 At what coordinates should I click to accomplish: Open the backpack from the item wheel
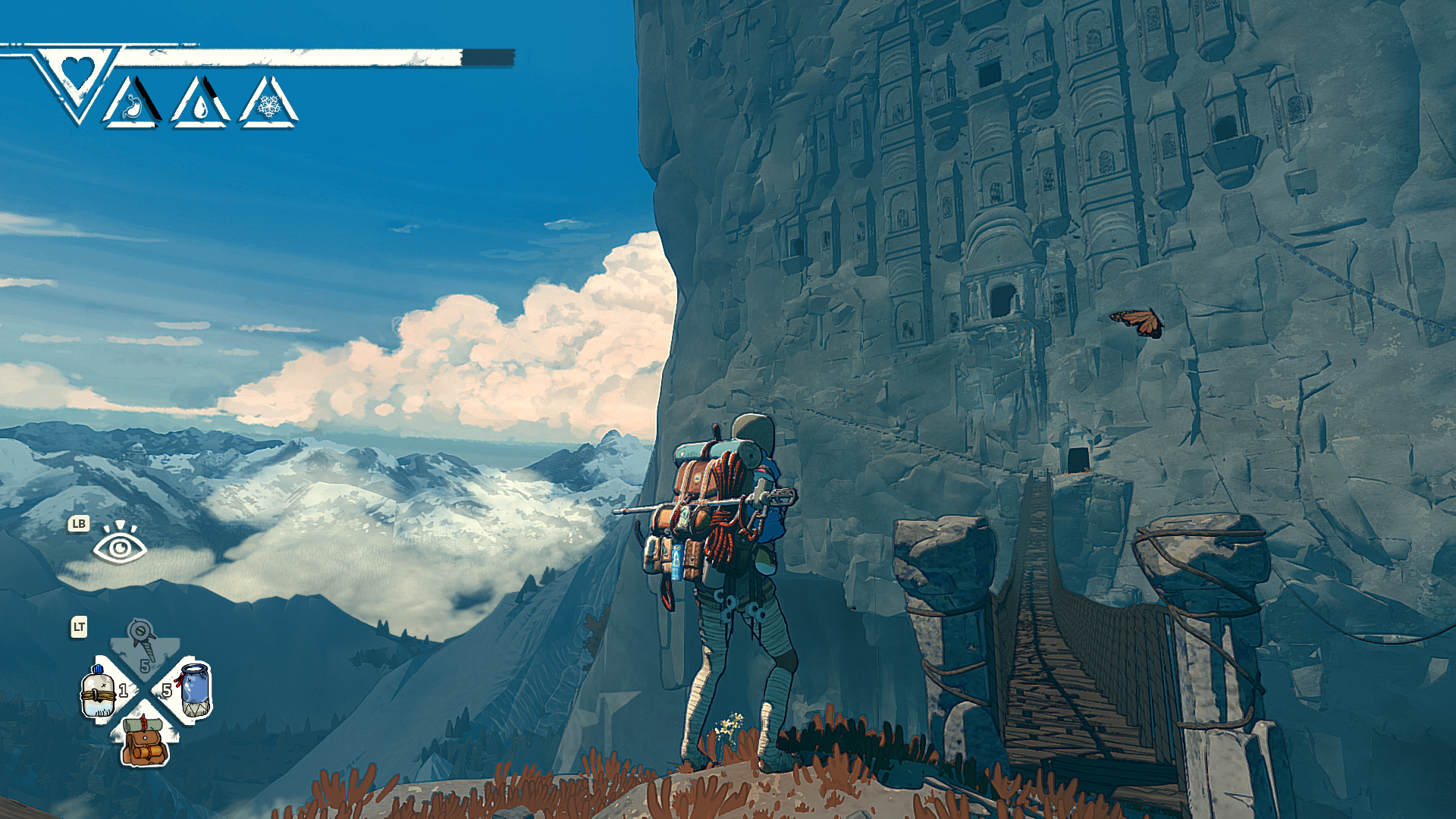[x=145, y=742]
